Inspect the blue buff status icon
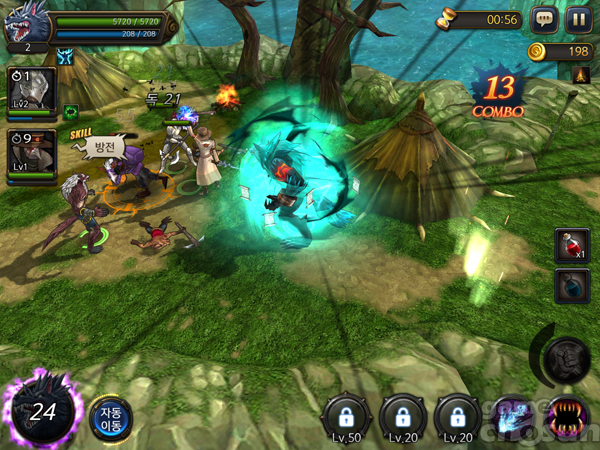The image size is (600, 450). coord(67,58)
